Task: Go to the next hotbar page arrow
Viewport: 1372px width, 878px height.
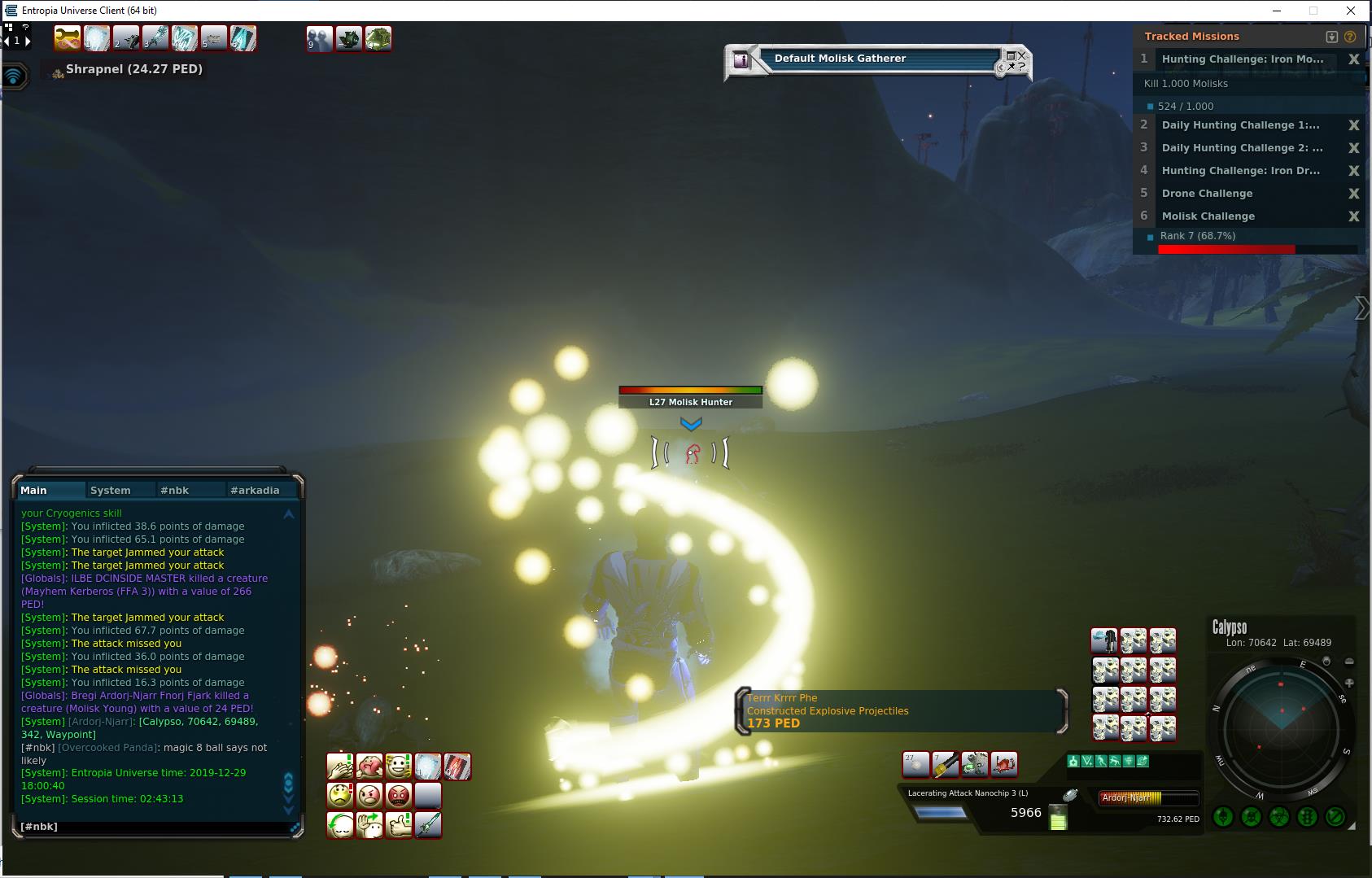Action: click(x=28, y=40)
